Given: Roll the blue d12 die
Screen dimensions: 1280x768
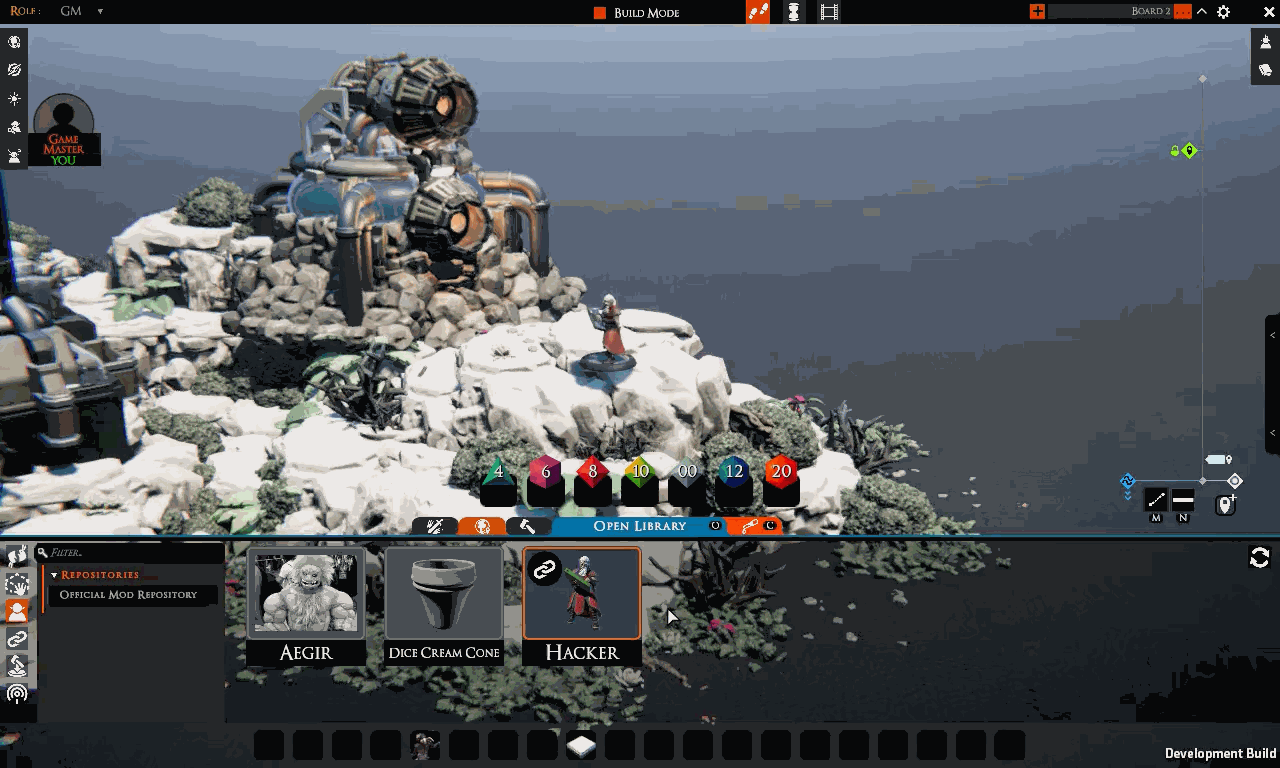Looking at the screenshot, I should pos(734,472).
